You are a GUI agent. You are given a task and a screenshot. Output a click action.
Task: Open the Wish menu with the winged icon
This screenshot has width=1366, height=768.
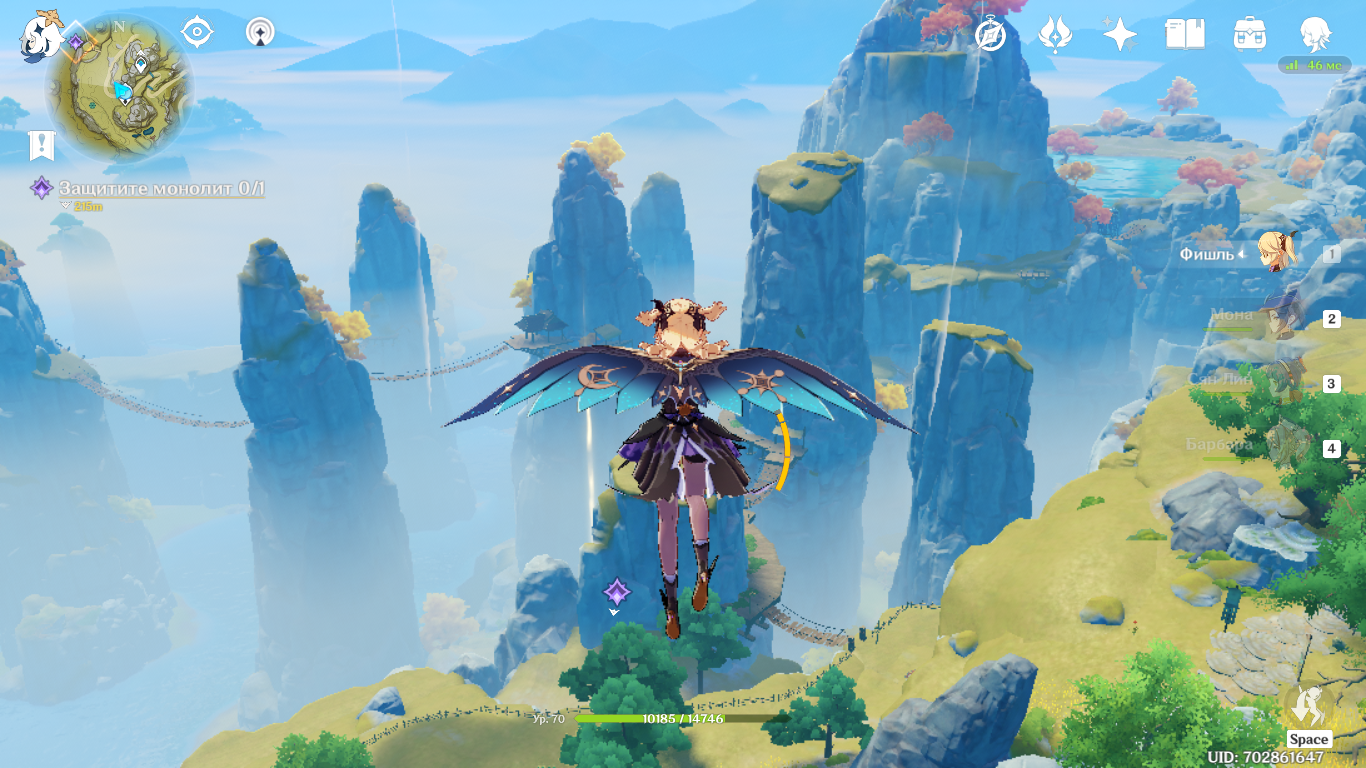[1055, 35]
